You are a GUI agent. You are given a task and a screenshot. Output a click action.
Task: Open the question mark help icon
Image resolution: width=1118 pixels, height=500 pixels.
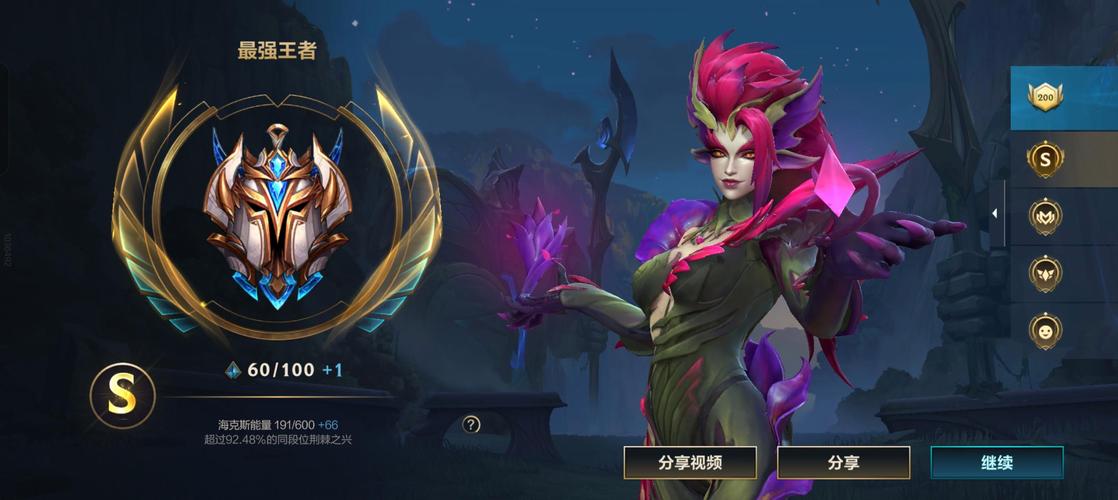(472, 424)
